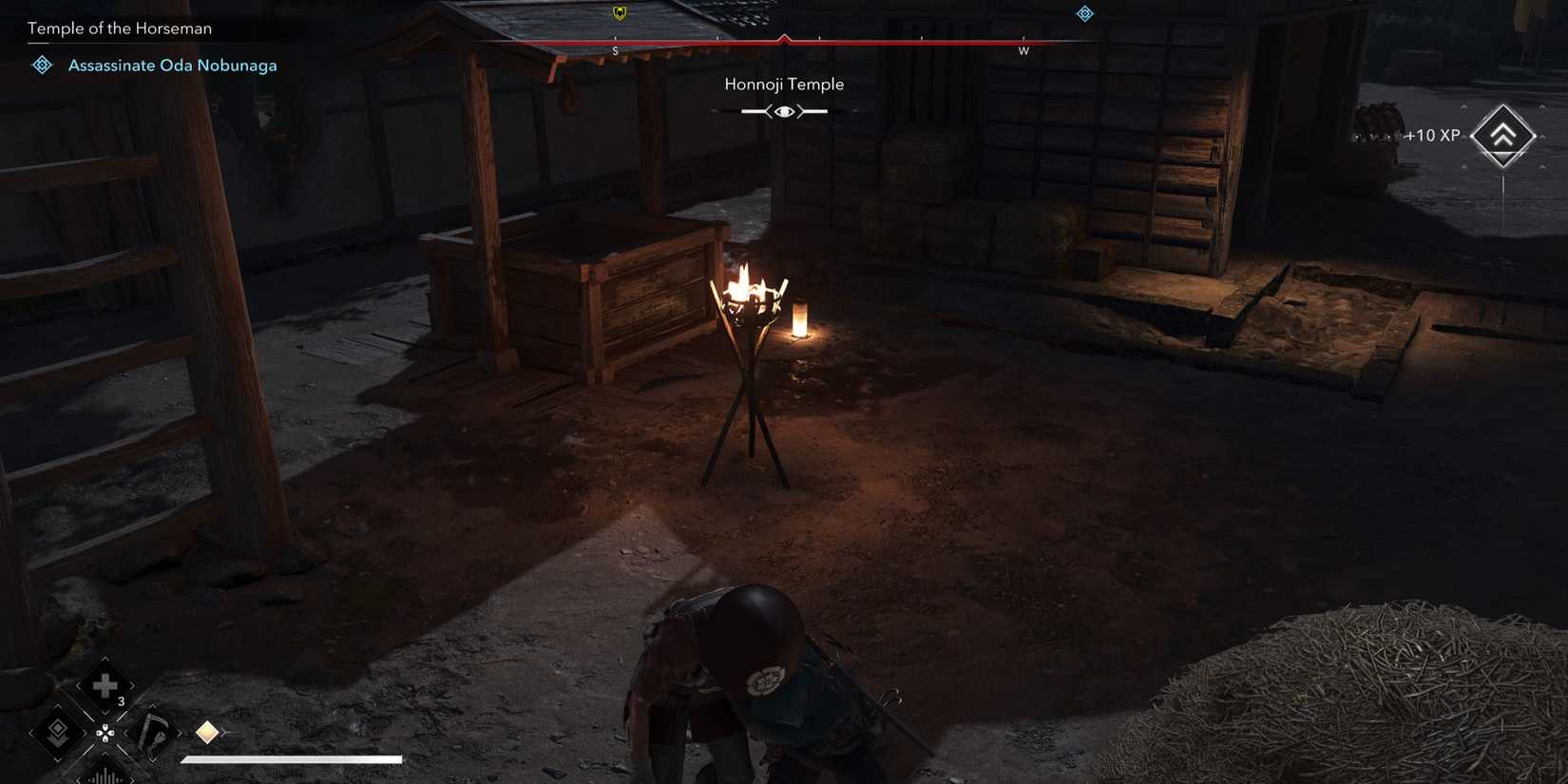Click the Assassinate Oda Nobunaga objective

tap(171, 65)
